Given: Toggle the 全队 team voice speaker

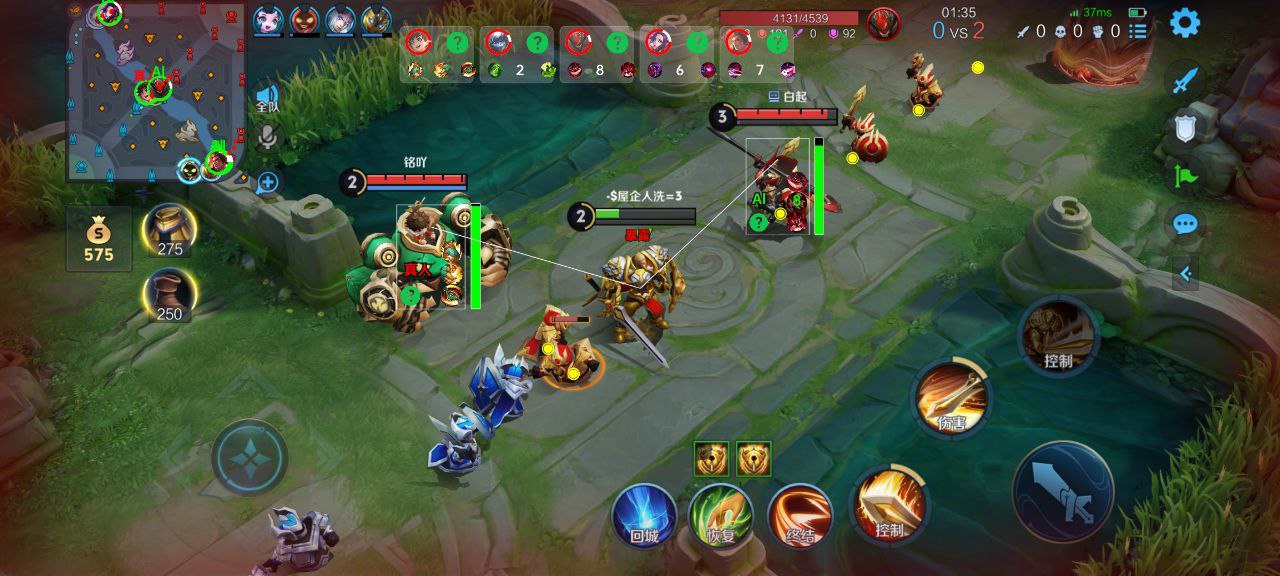Looking at the screenshot, I should [x=267, y=97].
